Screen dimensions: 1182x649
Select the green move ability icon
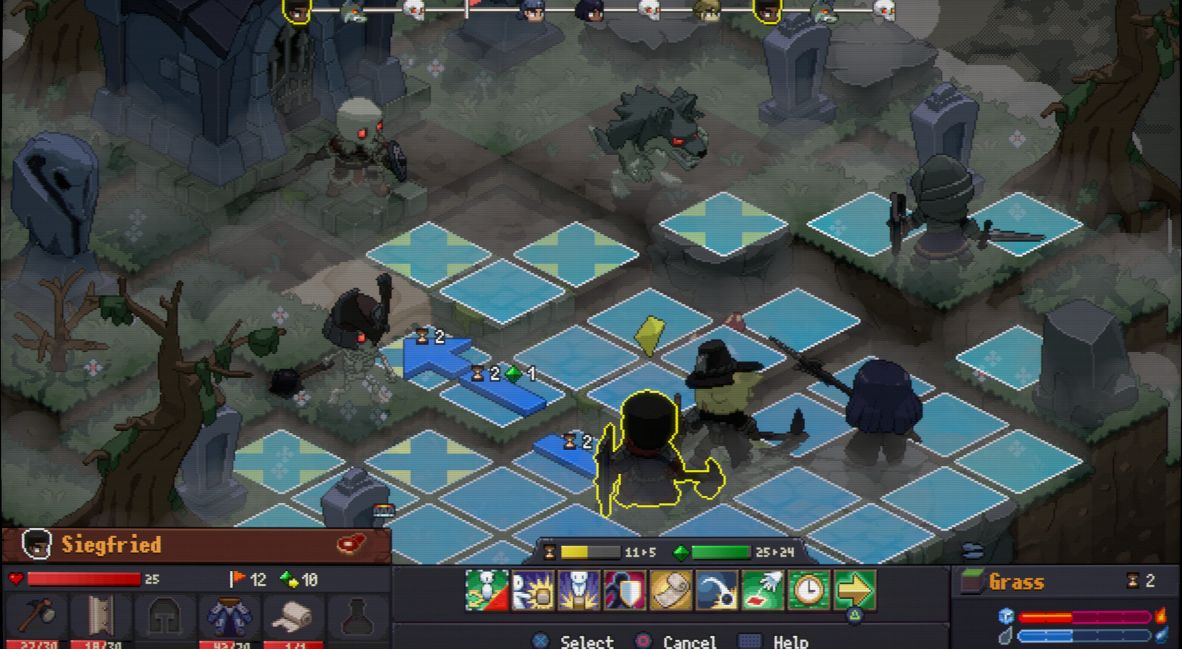(x=487, y=590)
